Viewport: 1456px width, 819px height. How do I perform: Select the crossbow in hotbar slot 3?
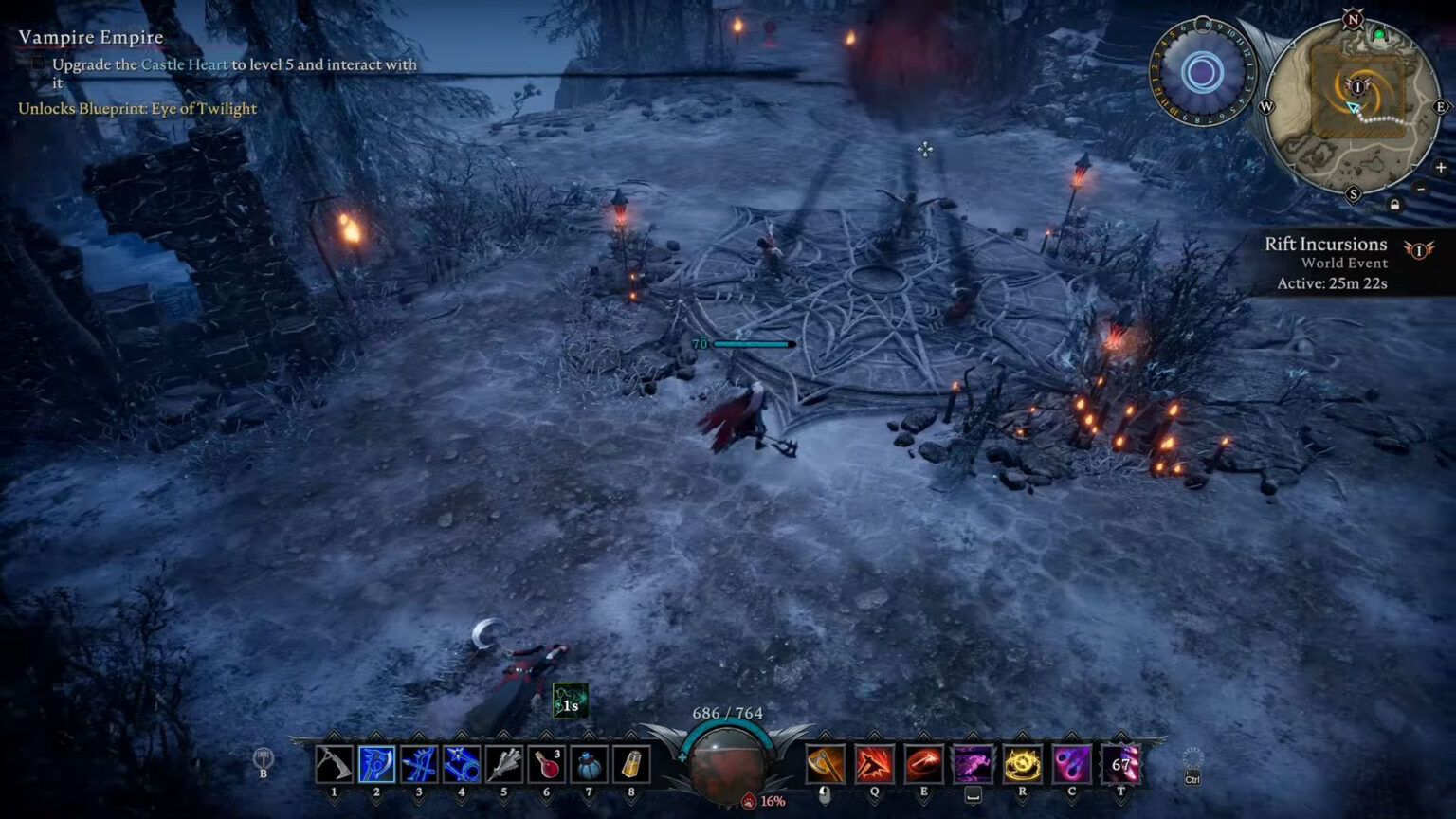pyautogui.click(x=418, y=765)
